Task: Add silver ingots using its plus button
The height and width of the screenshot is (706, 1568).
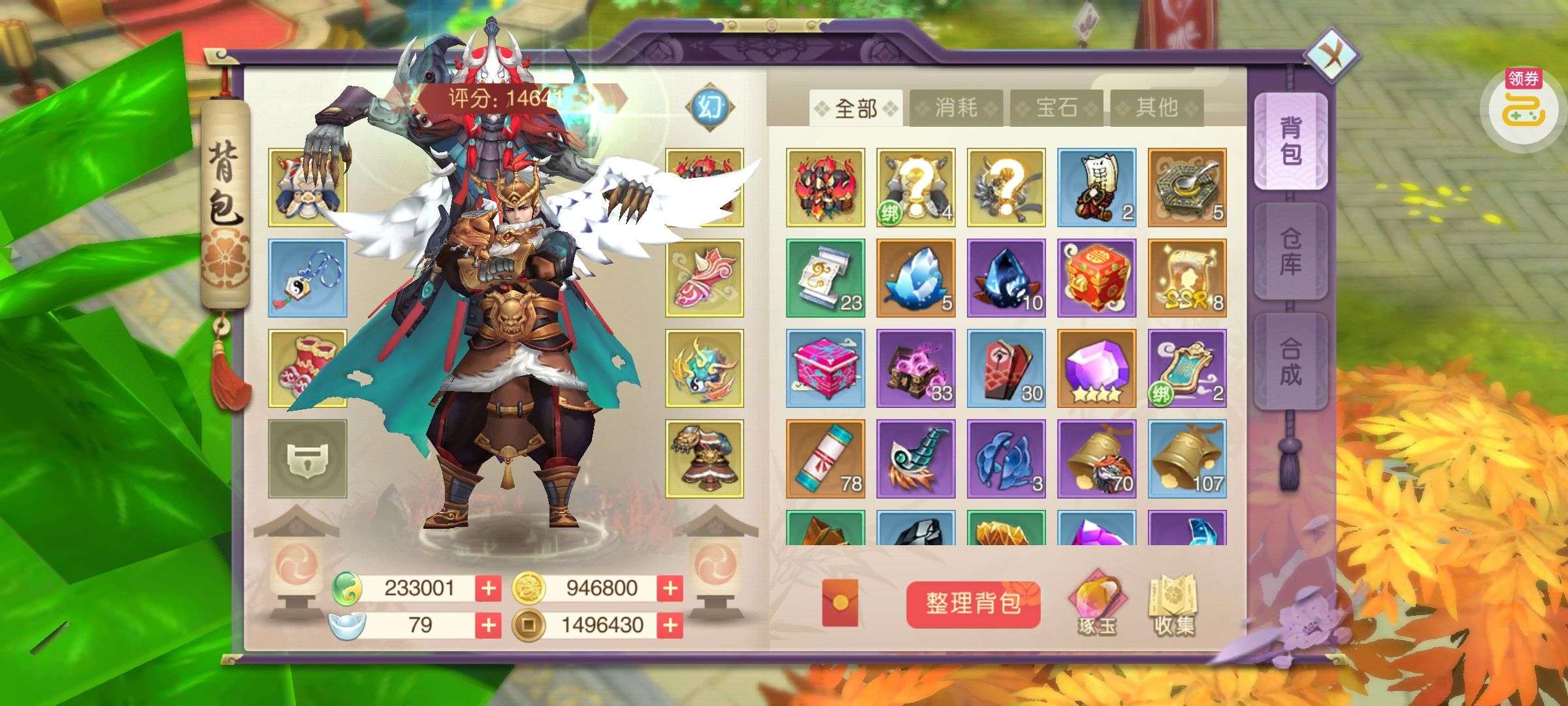Action: tap(488, 626)
